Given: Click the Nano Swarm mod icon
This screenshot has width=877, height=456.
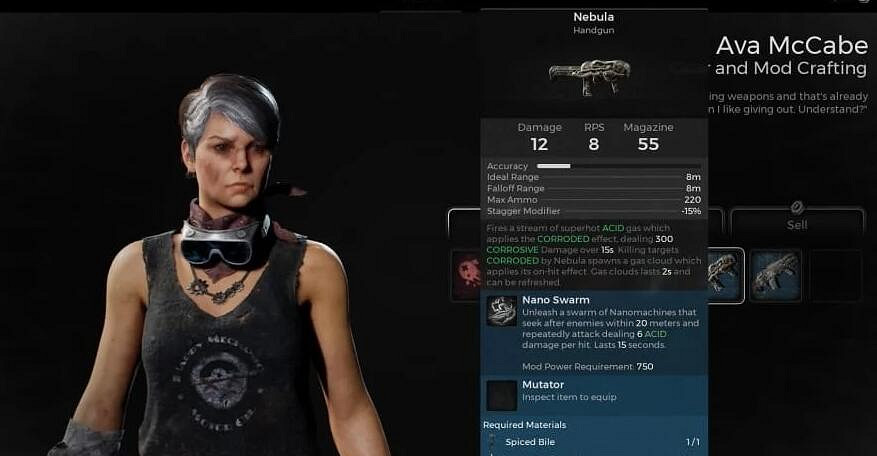Looking at the screenshot, I should [x=501, y=311].
